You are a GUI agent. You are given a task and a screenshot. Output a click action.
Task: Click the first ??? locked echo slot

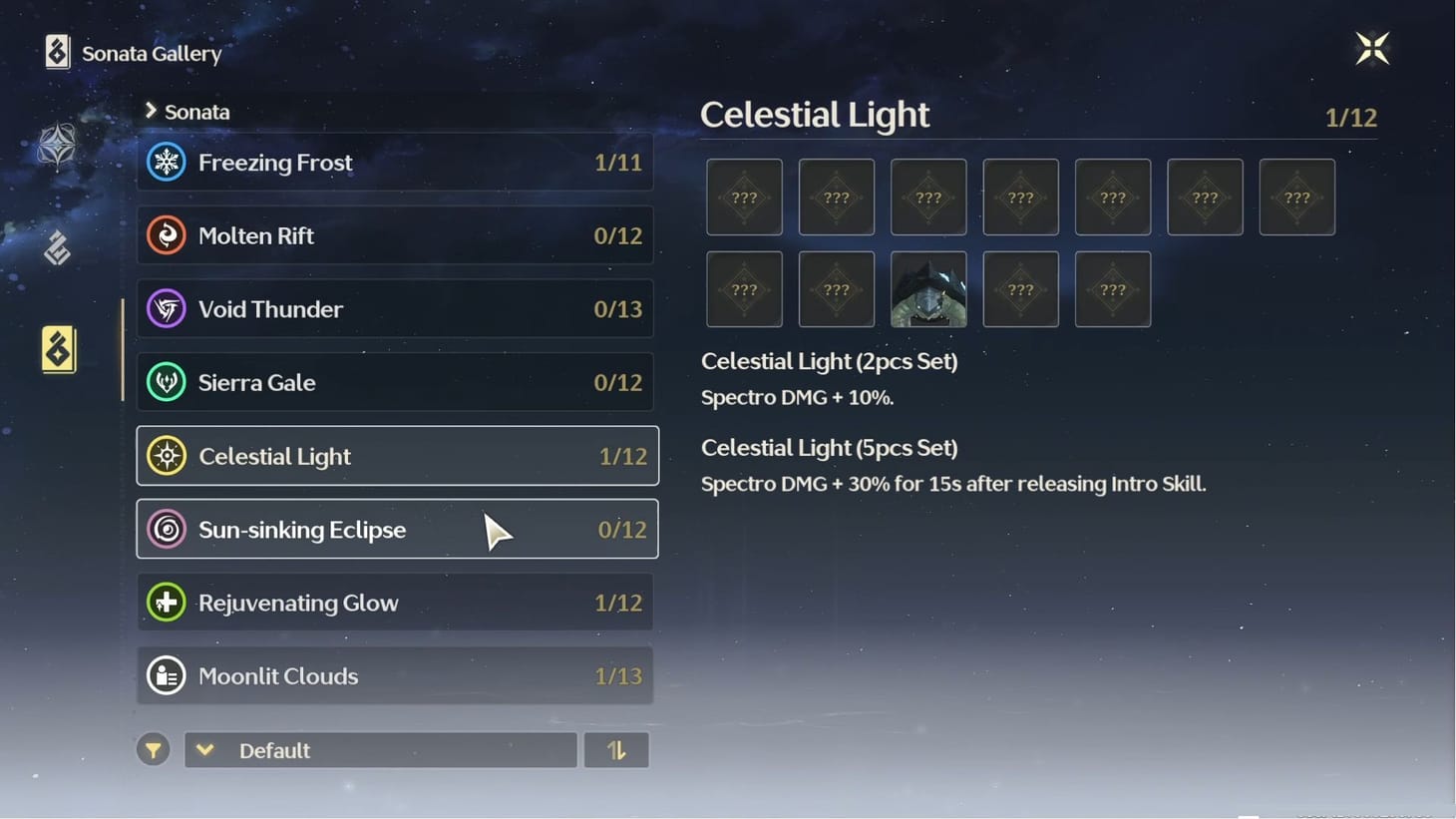click(744, 197)
